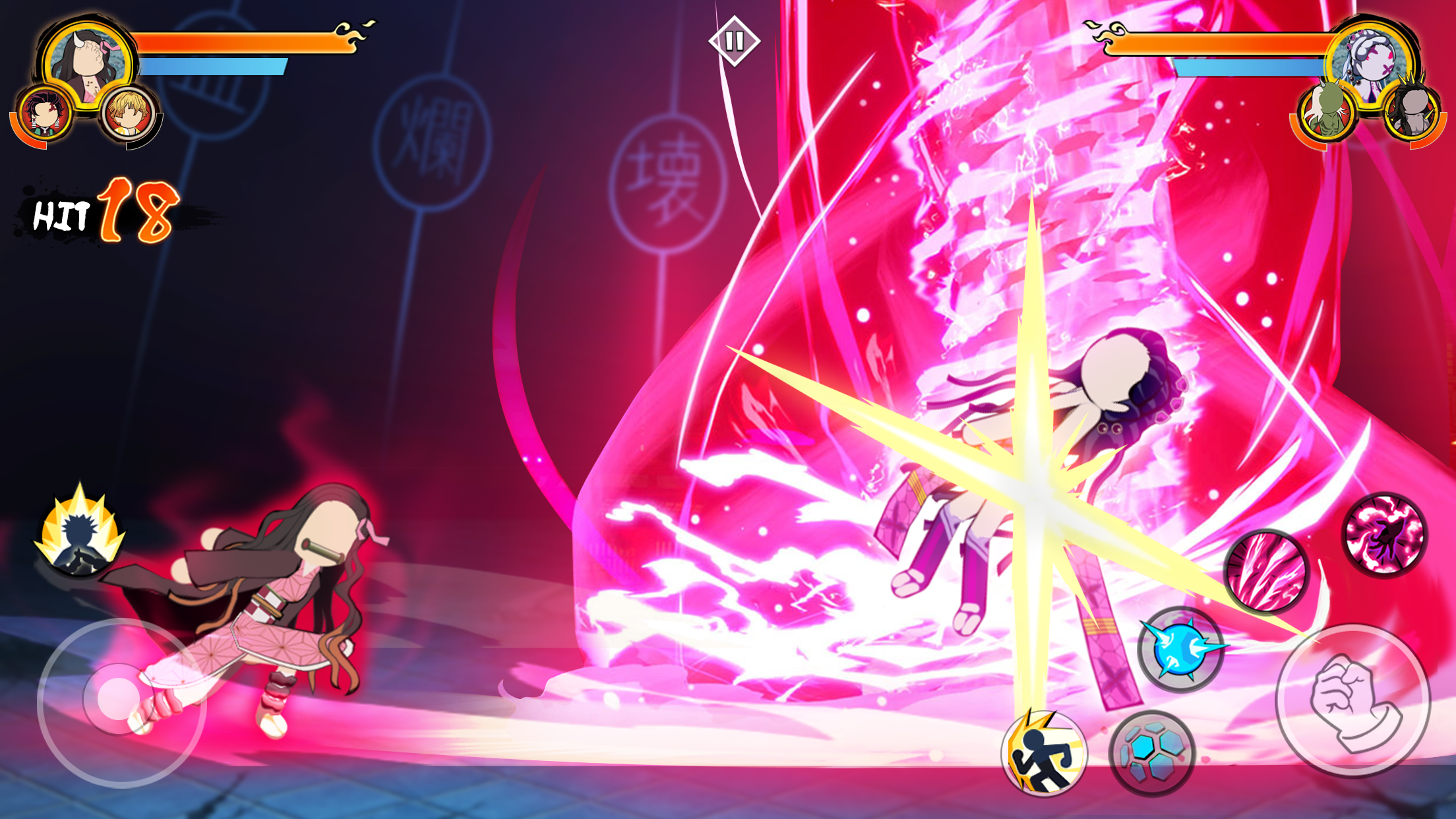Select Nezuko's main character portrait
The image size is (1456, 819).
pos(86,63)
